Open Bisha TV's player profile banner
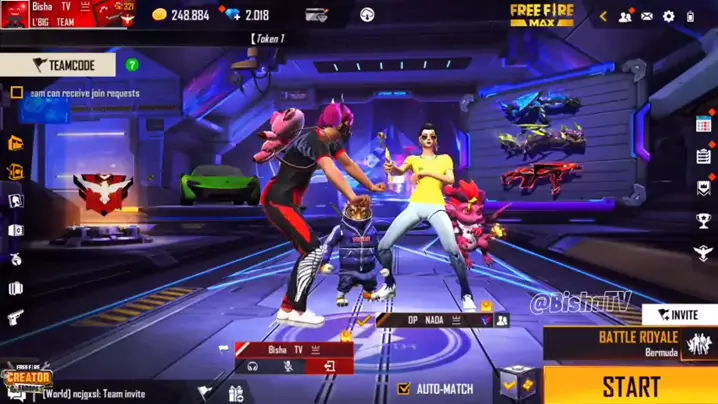Screen dimensions: 718x404 click(66, 14)
